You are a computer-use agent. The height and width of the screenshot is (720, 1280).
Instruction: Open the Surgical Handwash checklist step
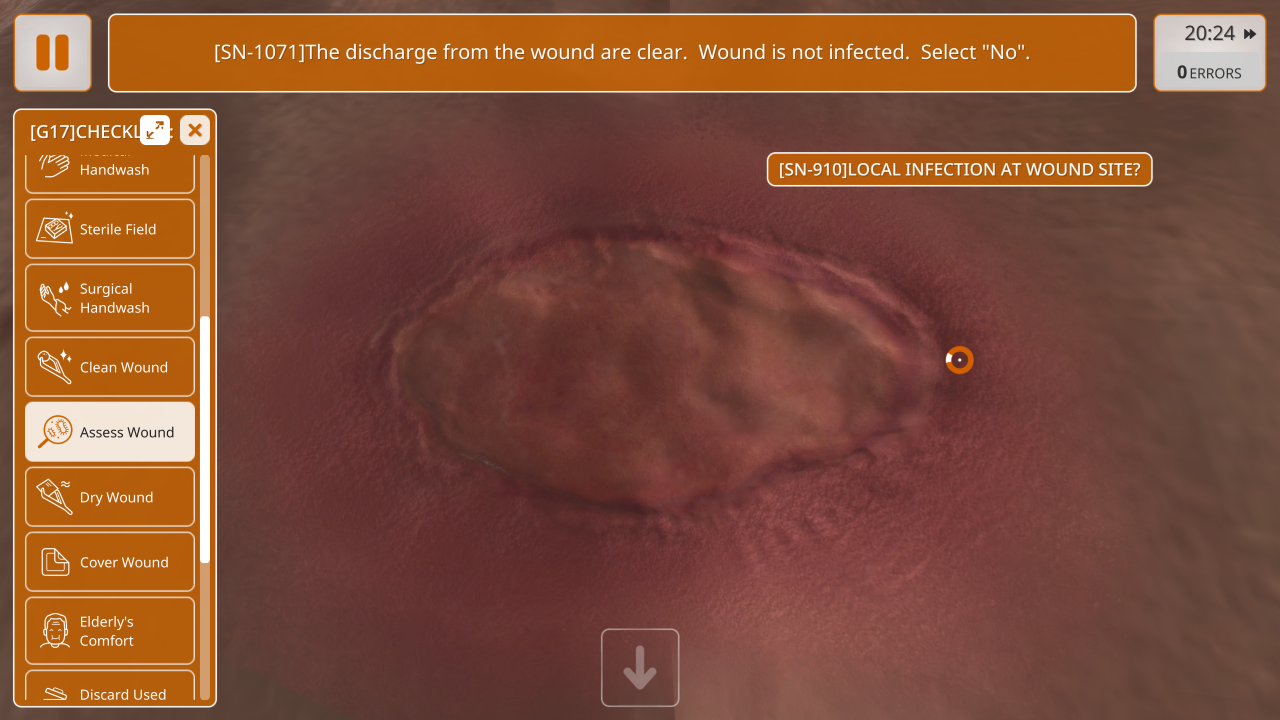110,298
